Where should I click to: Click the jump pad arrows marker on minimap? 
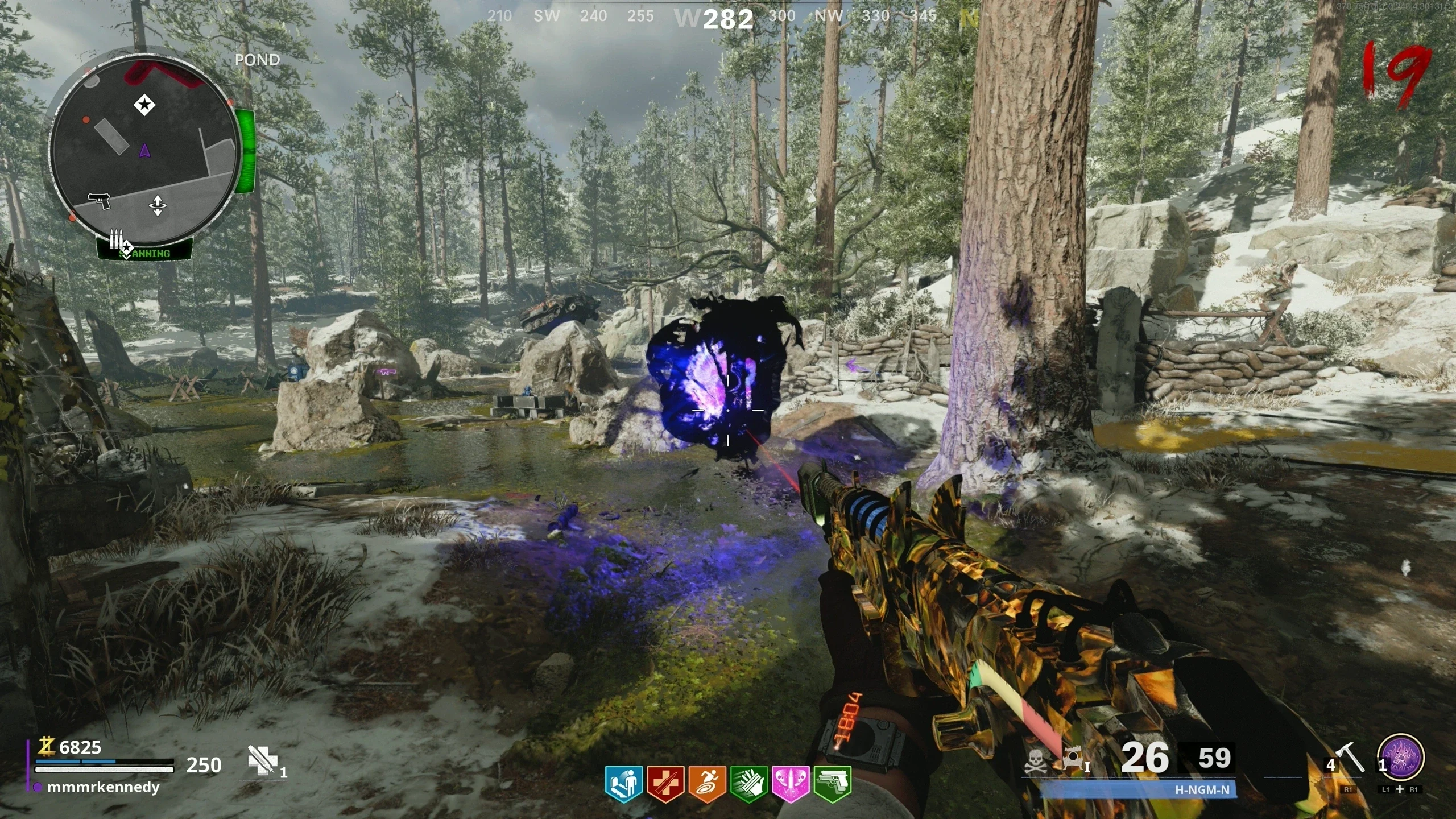[x=158, y=206]
